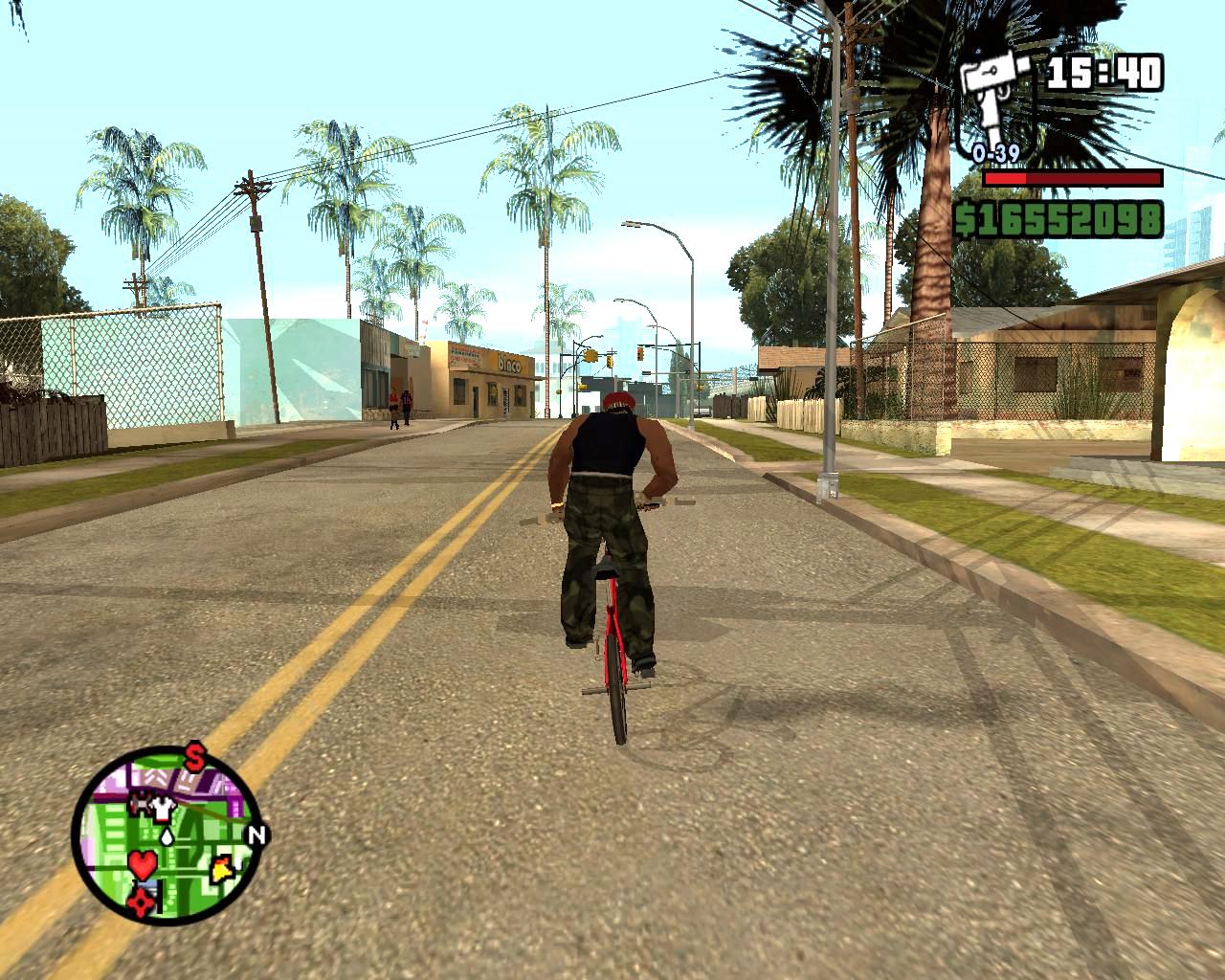Select the red heart marker on radar

click(x=142, y=865)
